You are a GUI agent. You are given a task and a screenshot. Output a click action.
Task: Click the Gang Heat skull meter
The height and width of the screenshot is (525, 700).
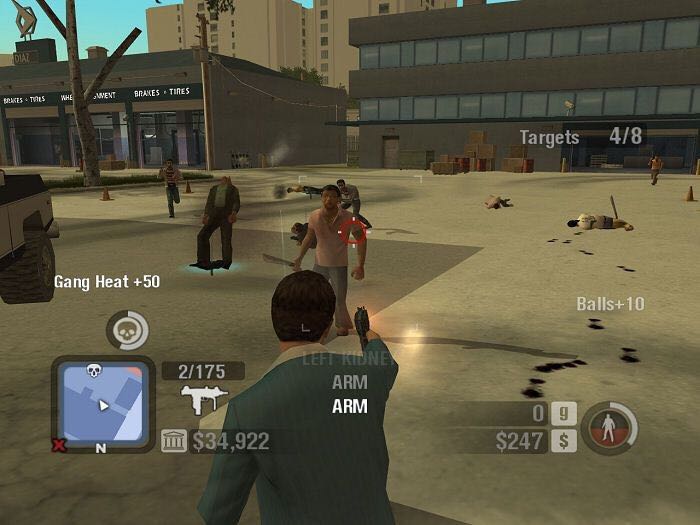click(127, 330)
